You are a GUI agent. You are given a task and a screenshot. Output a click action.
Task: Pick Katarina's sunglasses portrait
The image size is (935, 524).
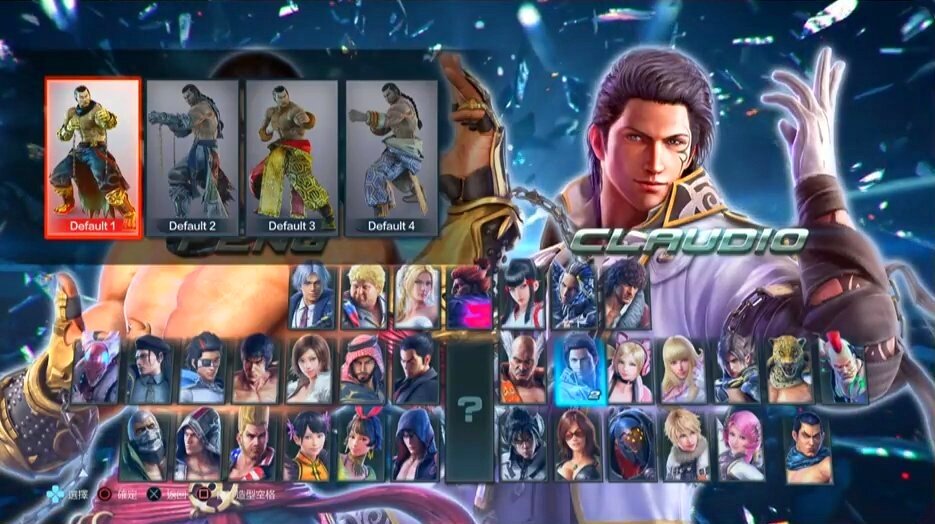[x=577, y=443]
